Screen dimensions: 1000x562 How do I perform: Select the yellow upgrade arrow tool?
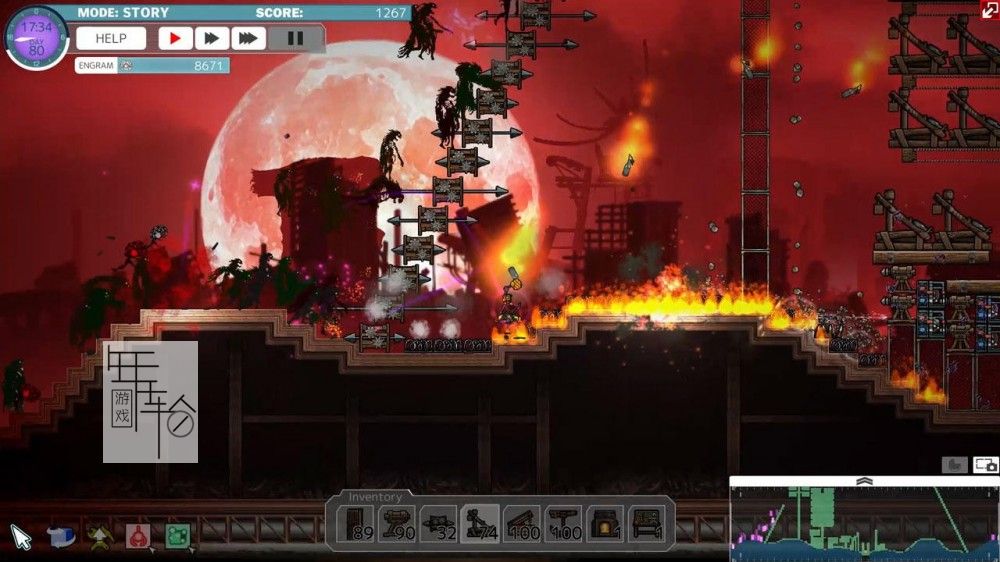pos(98,536)
